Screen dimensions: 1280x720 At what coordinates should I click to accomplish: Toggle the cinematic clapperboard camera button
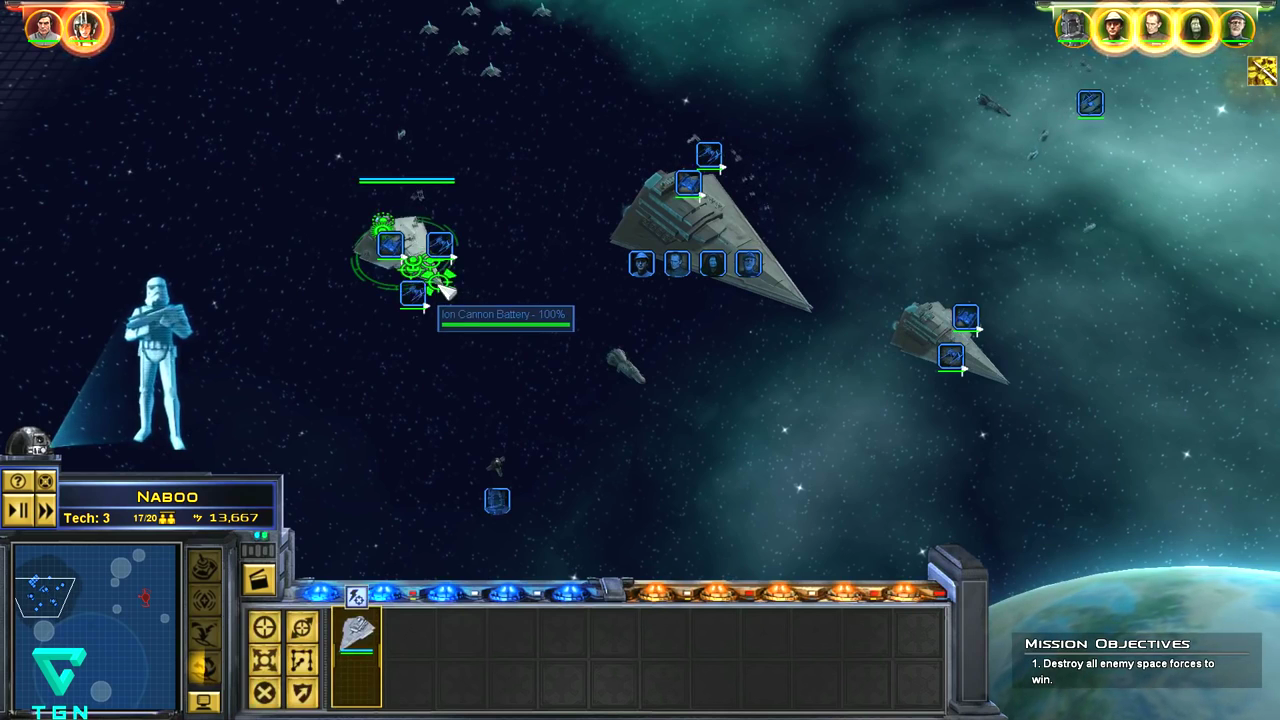click(x=259, y=579)
